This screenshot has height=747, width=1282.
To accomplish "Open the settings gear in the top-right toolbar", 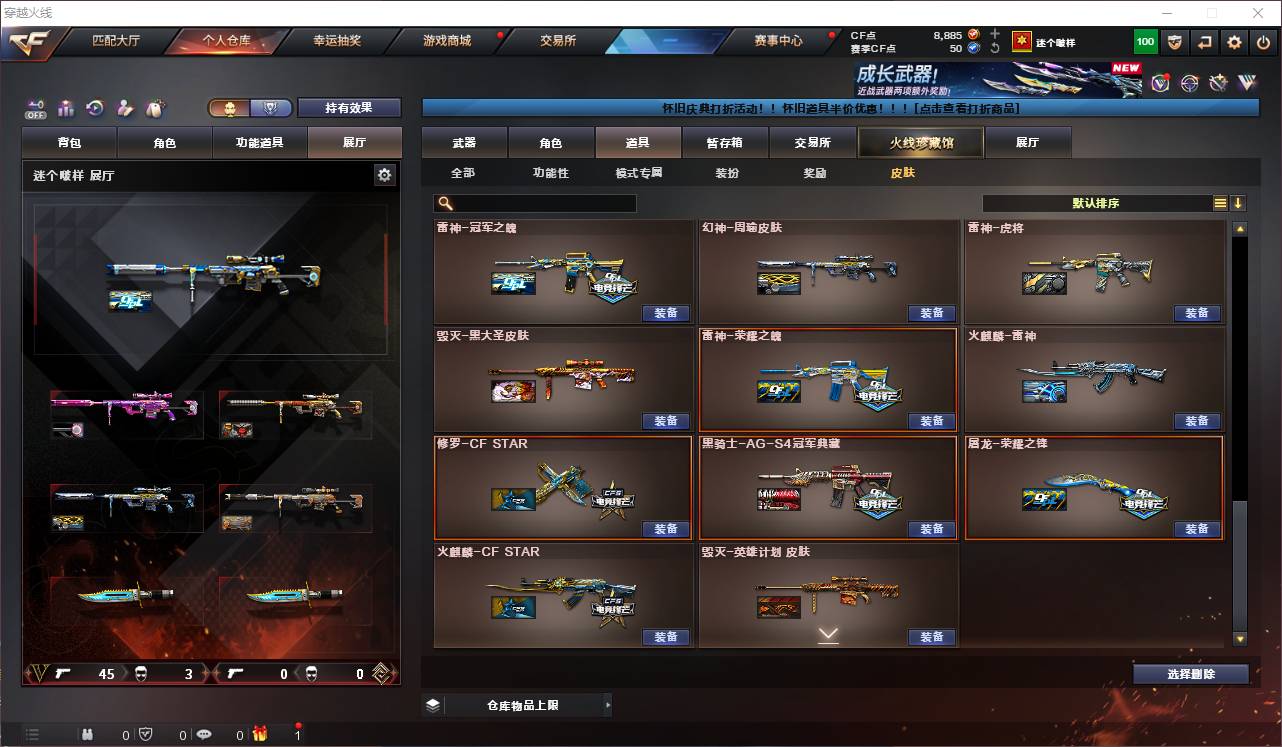I will 1234,42.
